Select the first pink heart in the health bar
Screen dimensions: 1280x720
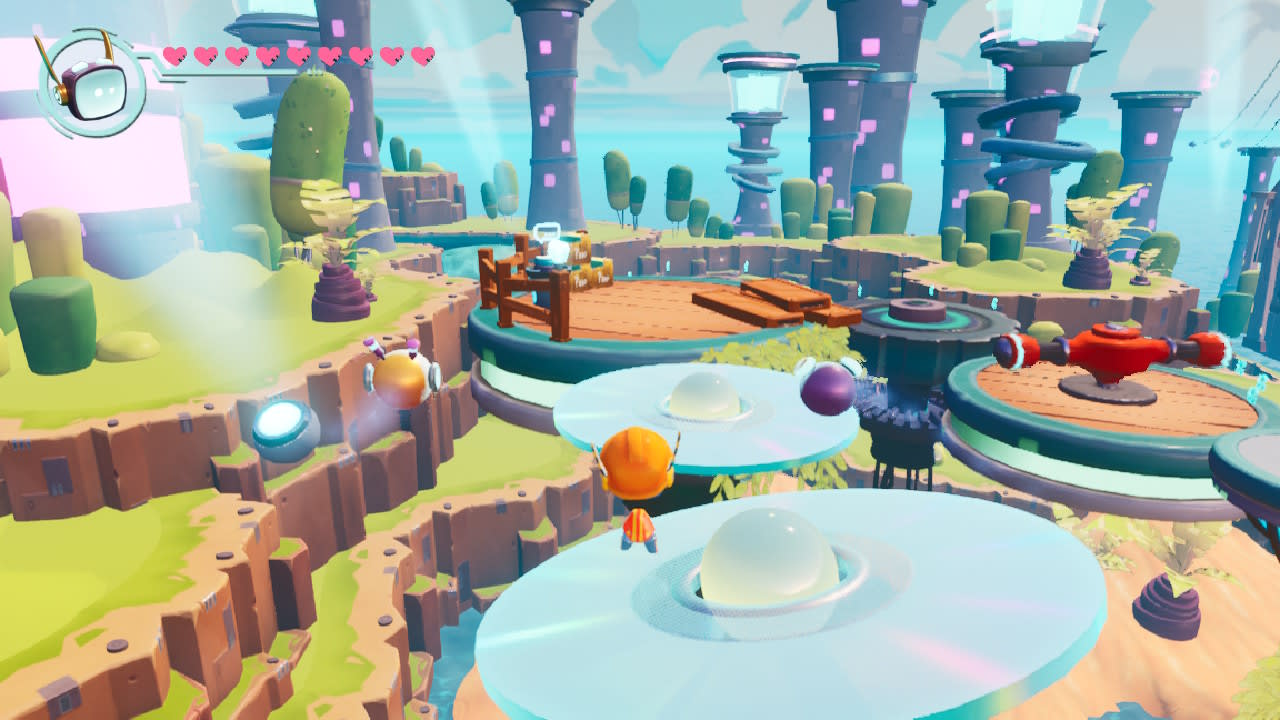(x=173, y=58)
